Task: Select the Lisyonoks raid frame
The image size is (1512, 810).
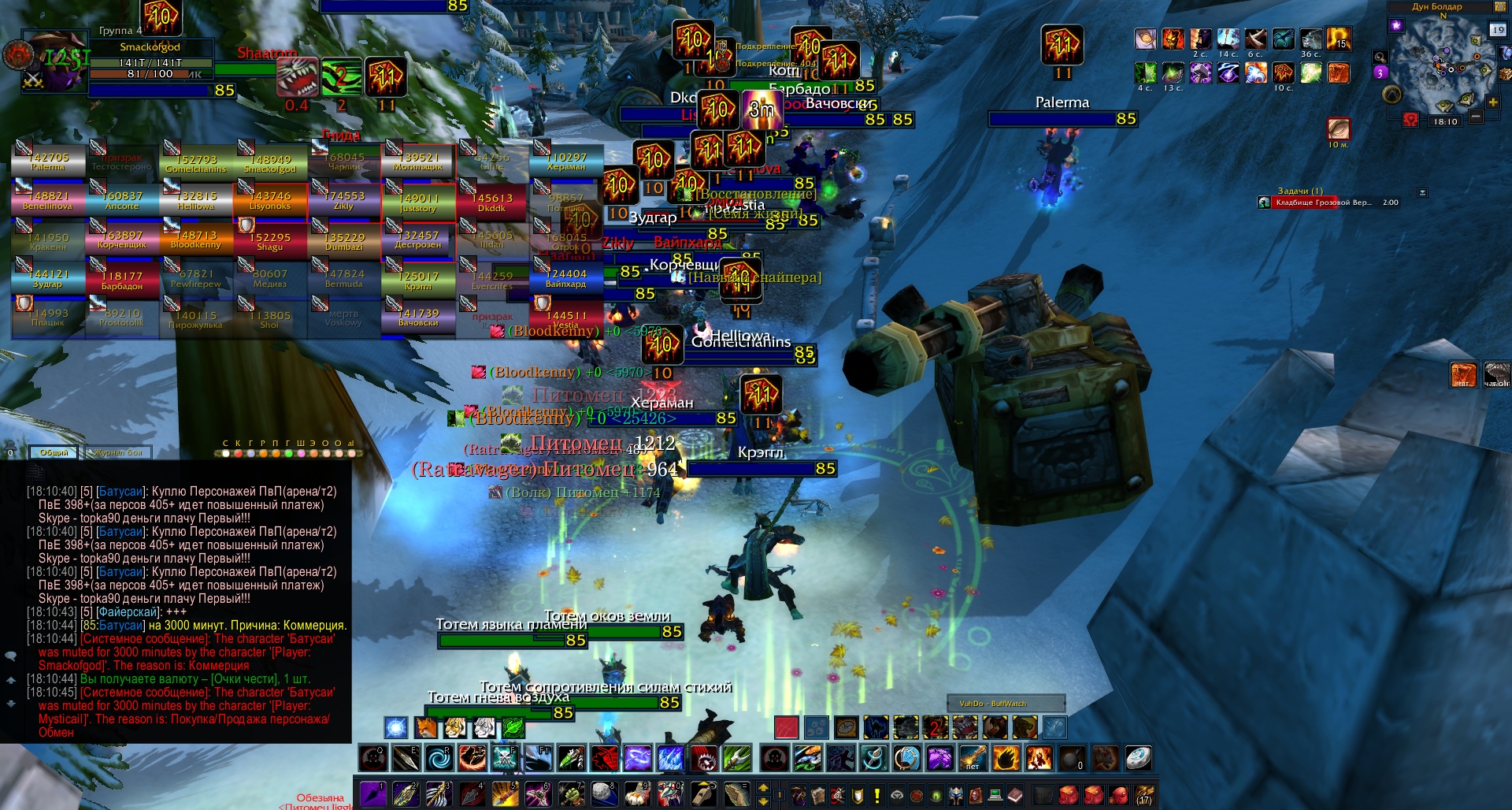Action: 270,201
